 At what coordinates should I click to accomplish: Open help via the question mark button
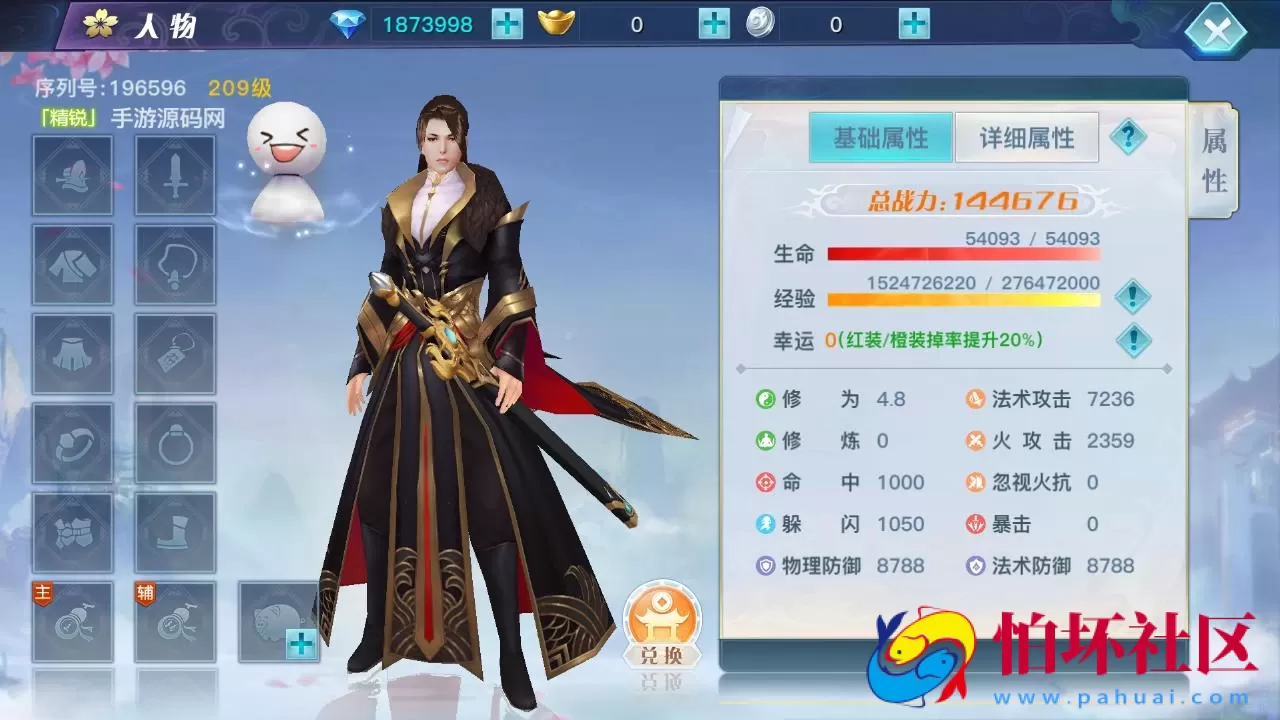click(x=1129, y=136)
